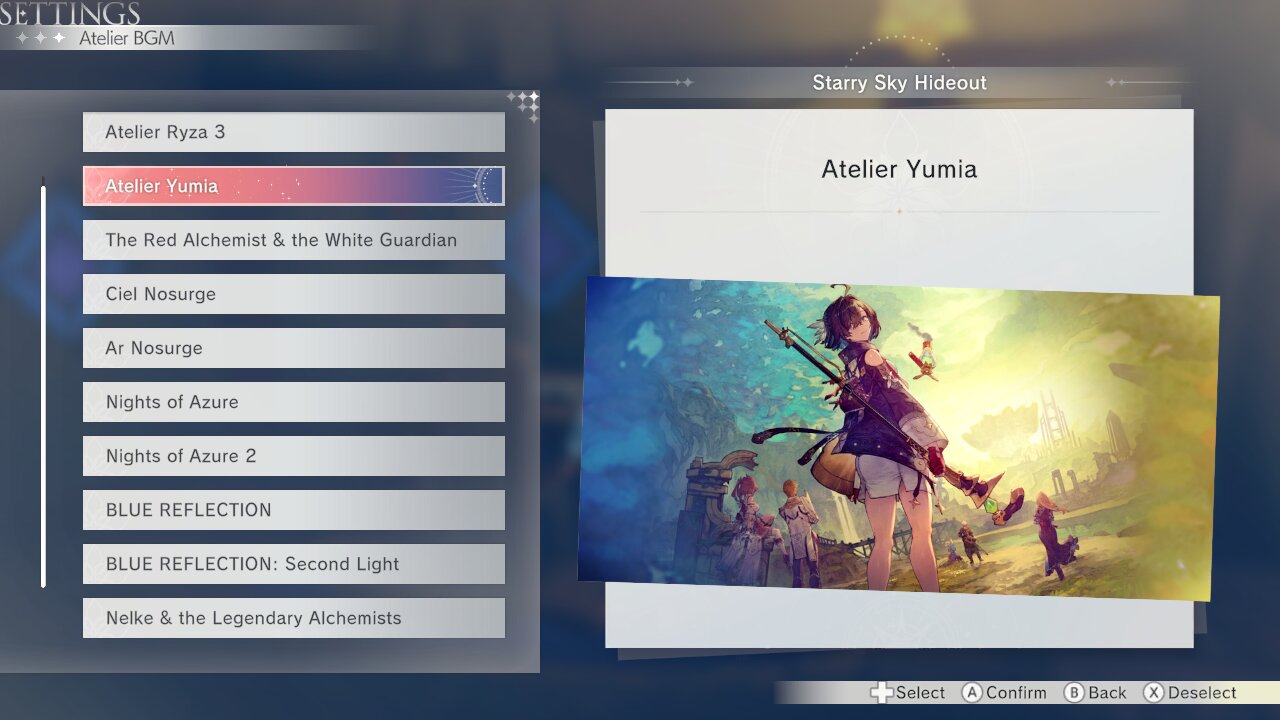Click the X Deselect button icon
1280x720 pixels.
[x=1152, y=692]
